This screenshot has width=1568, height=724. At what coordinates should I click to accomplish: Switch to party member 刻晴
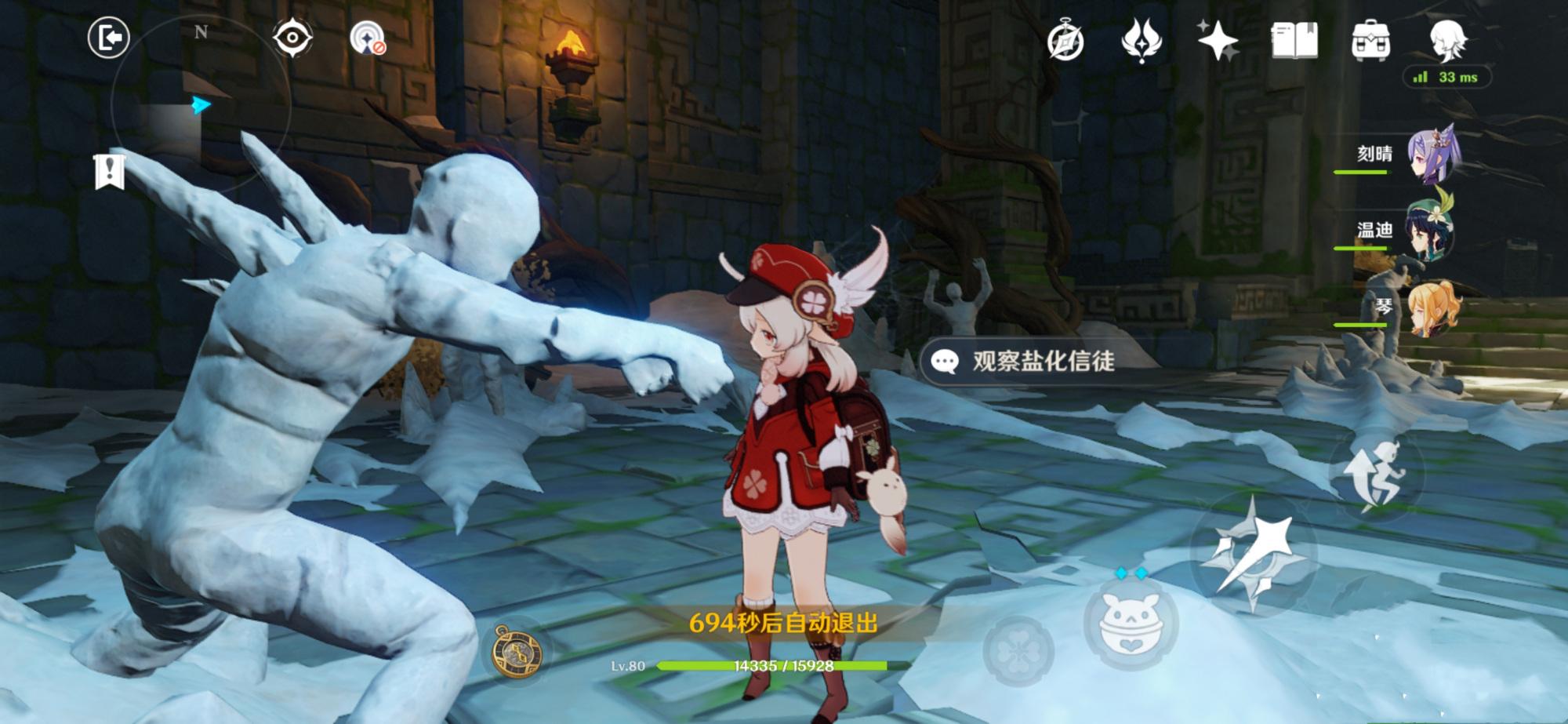(1432, 155)
